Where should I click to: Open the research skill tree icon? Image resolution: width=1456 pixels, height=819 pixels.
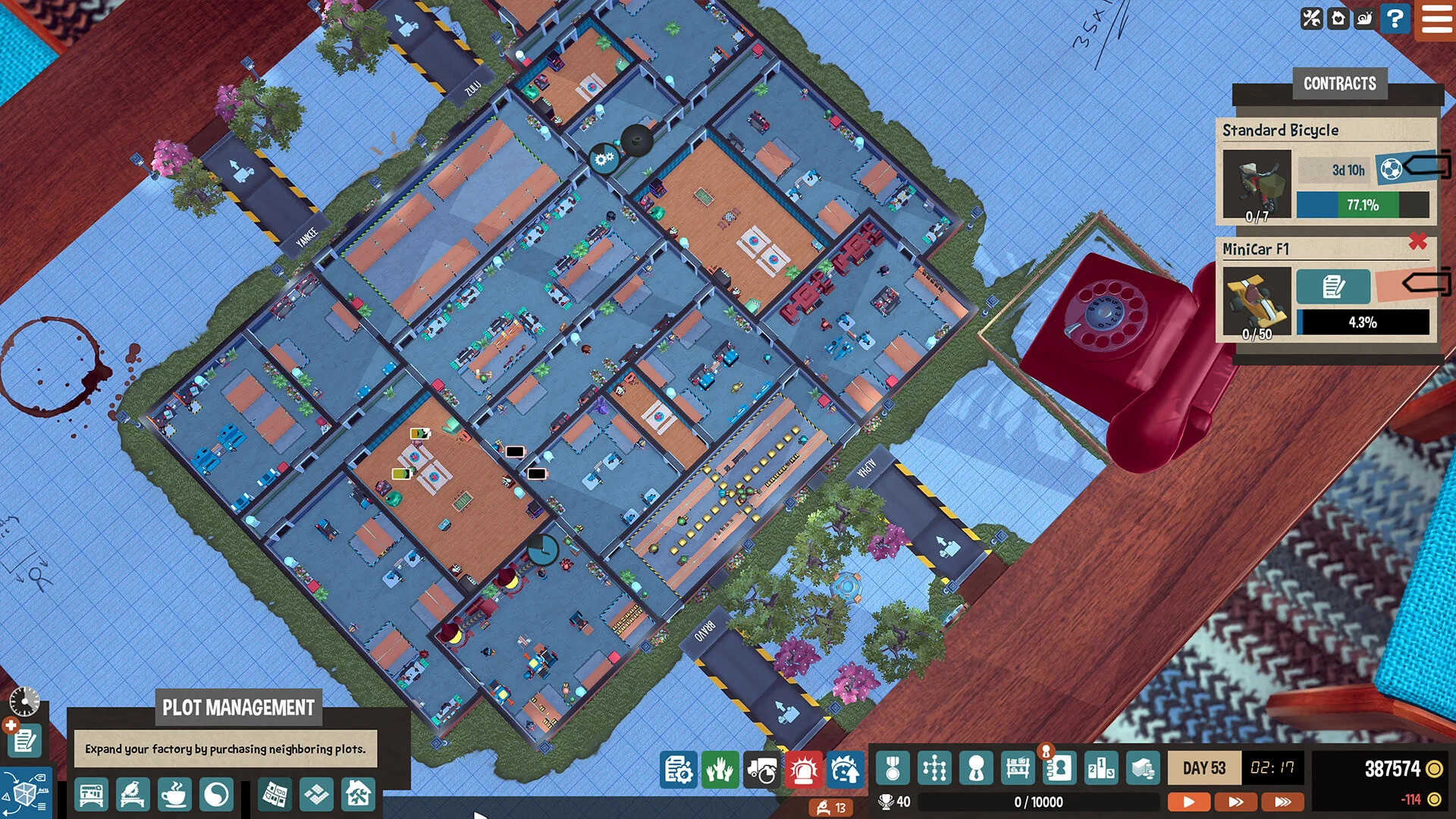point(935,768)
